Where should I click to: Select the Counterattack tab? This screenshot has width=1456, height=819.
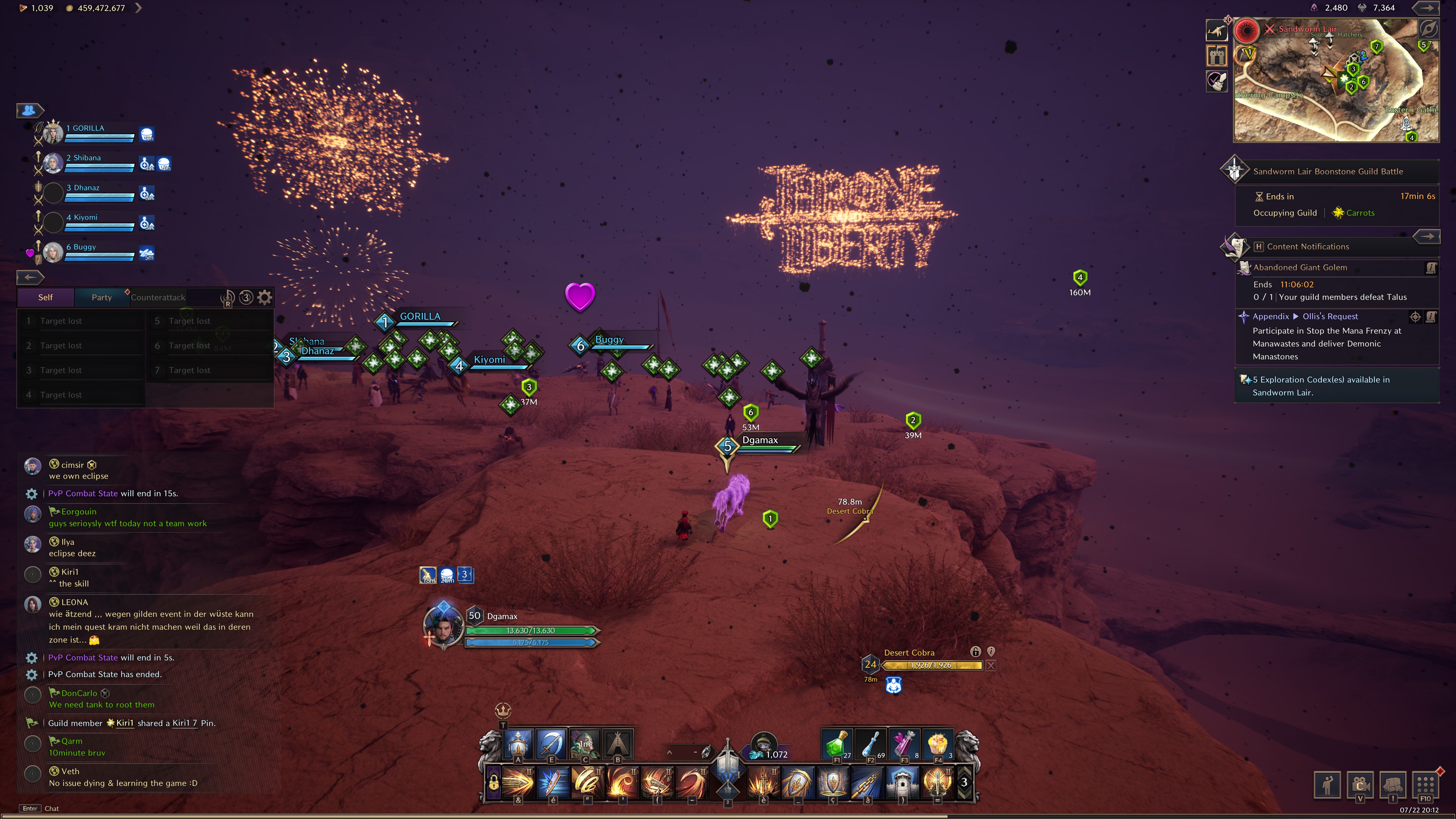(x=158, y=297)
